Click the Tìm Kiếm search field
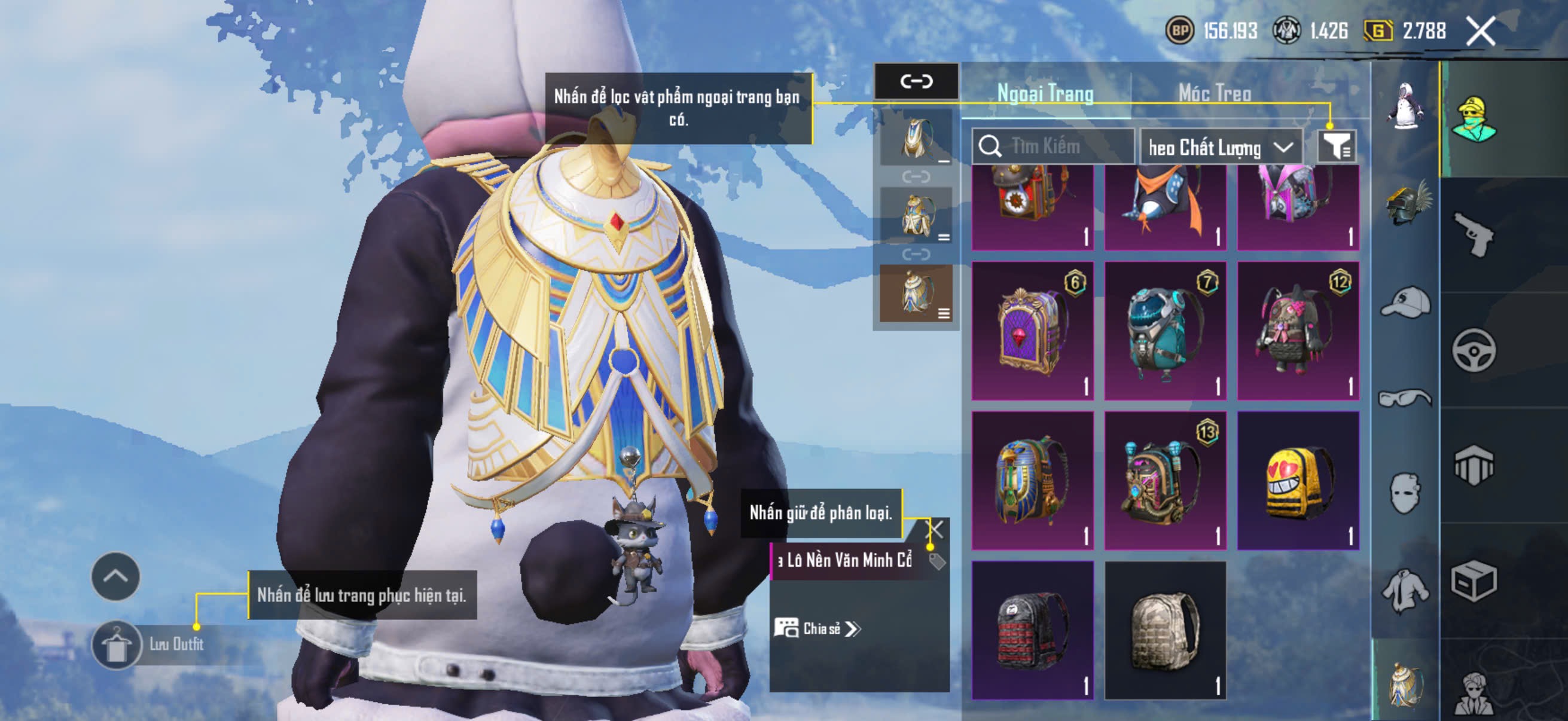This screenshot has height=721, width=1568. [1053, 146]
